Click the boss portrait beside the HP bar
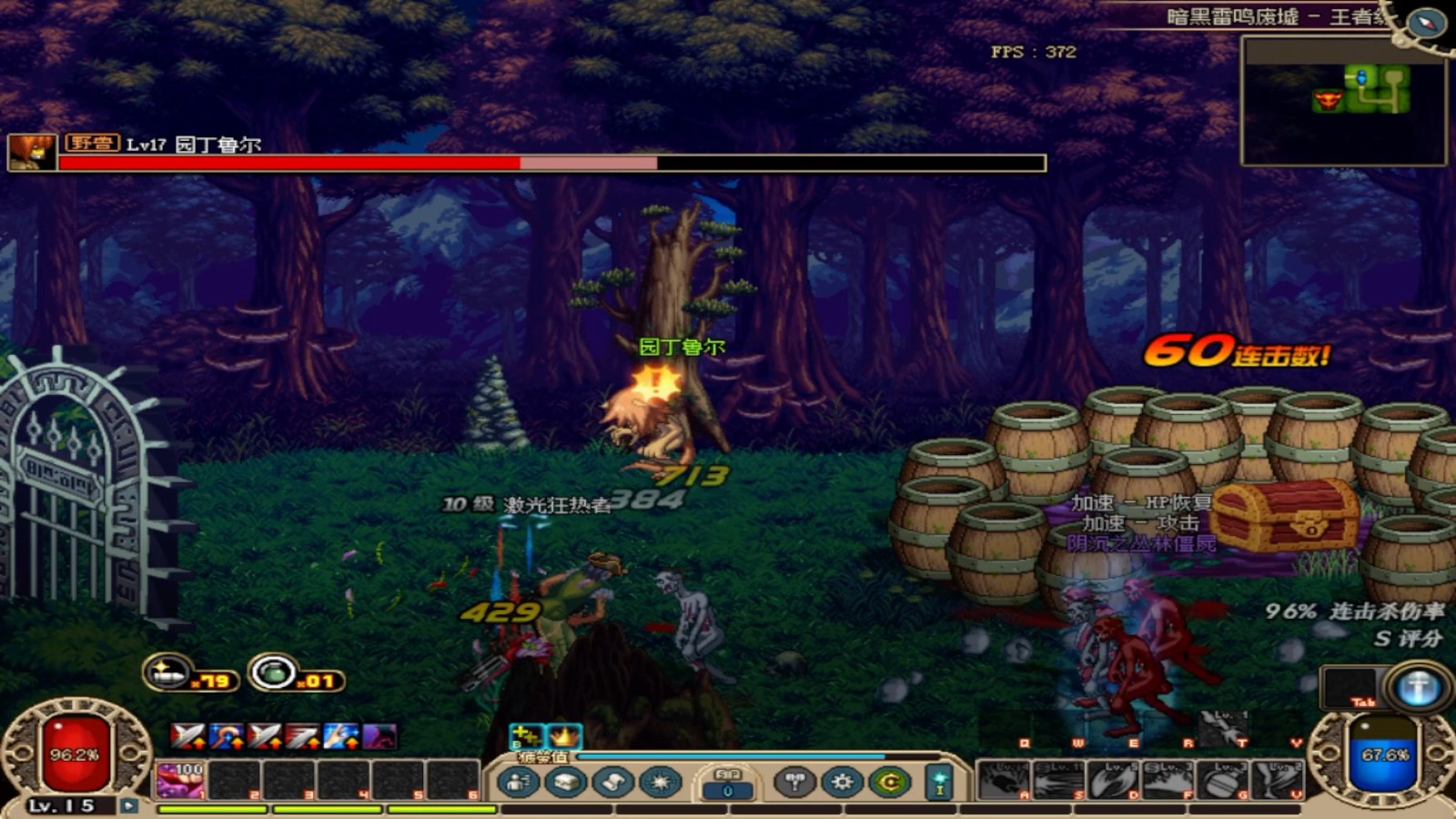 pos(32,152)
